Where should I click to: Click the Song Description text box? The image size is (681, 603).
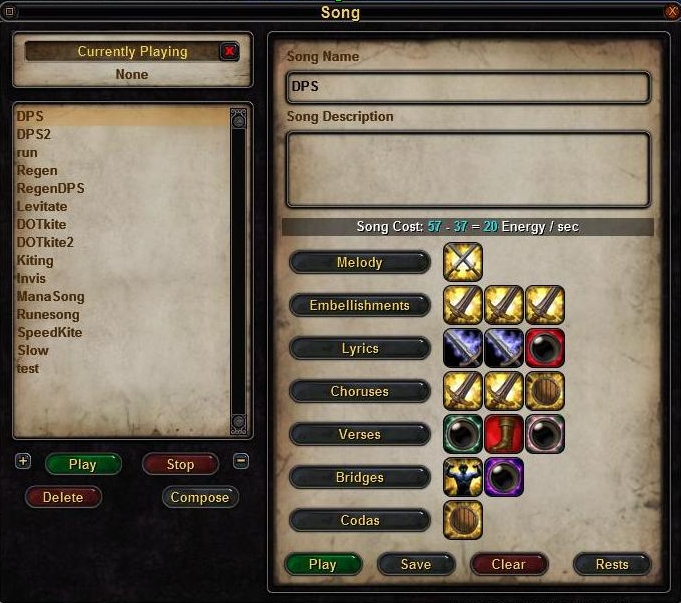[x=468, y=168]
